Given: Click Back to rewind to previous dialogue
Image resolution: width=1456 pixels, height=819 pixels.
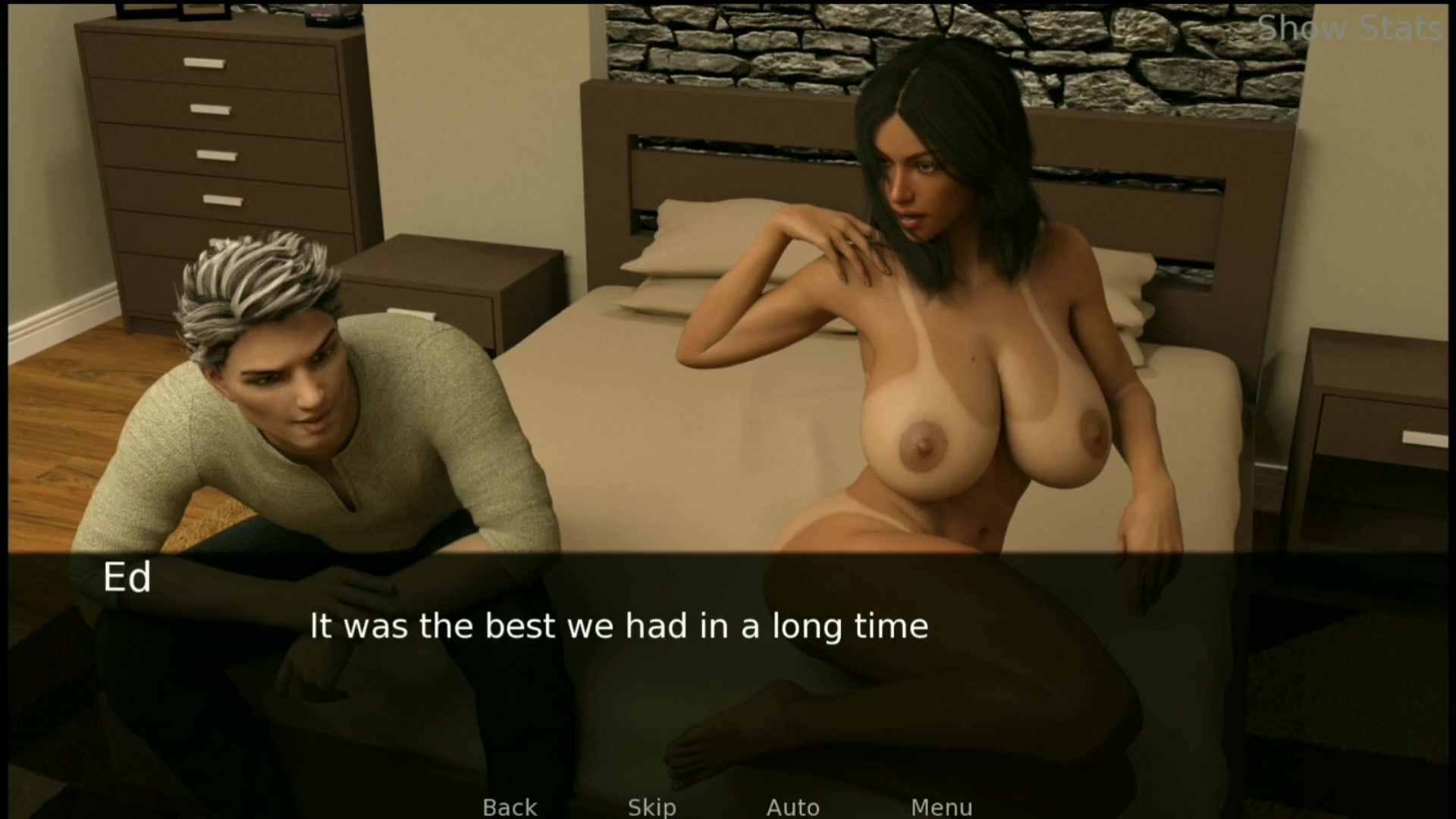Looking at the screenshot, I should point(509,807).
